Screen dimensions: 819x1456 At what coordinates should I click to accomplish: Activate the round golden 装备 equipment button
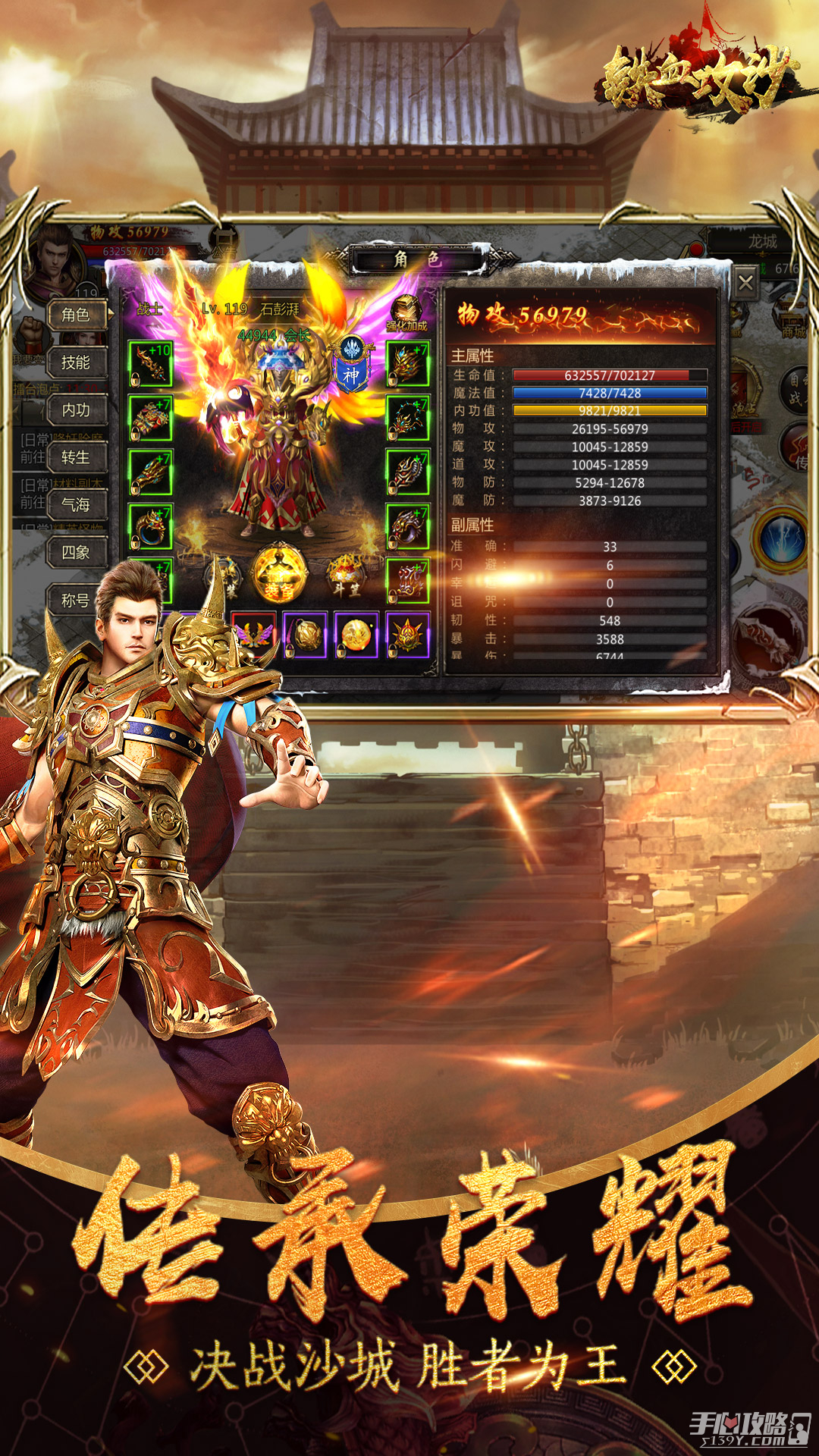tap(280, 574)
